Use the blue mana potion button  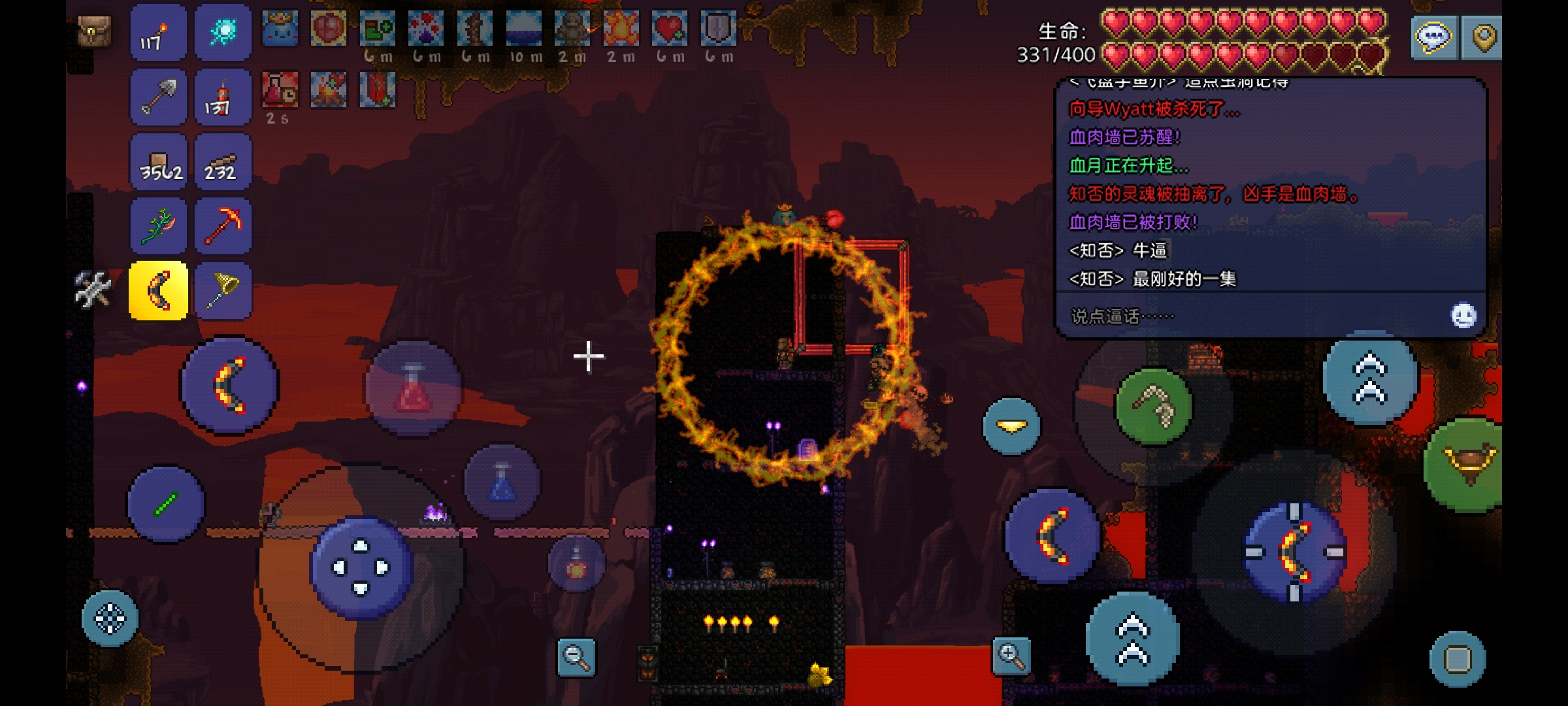tap(502, 482)
